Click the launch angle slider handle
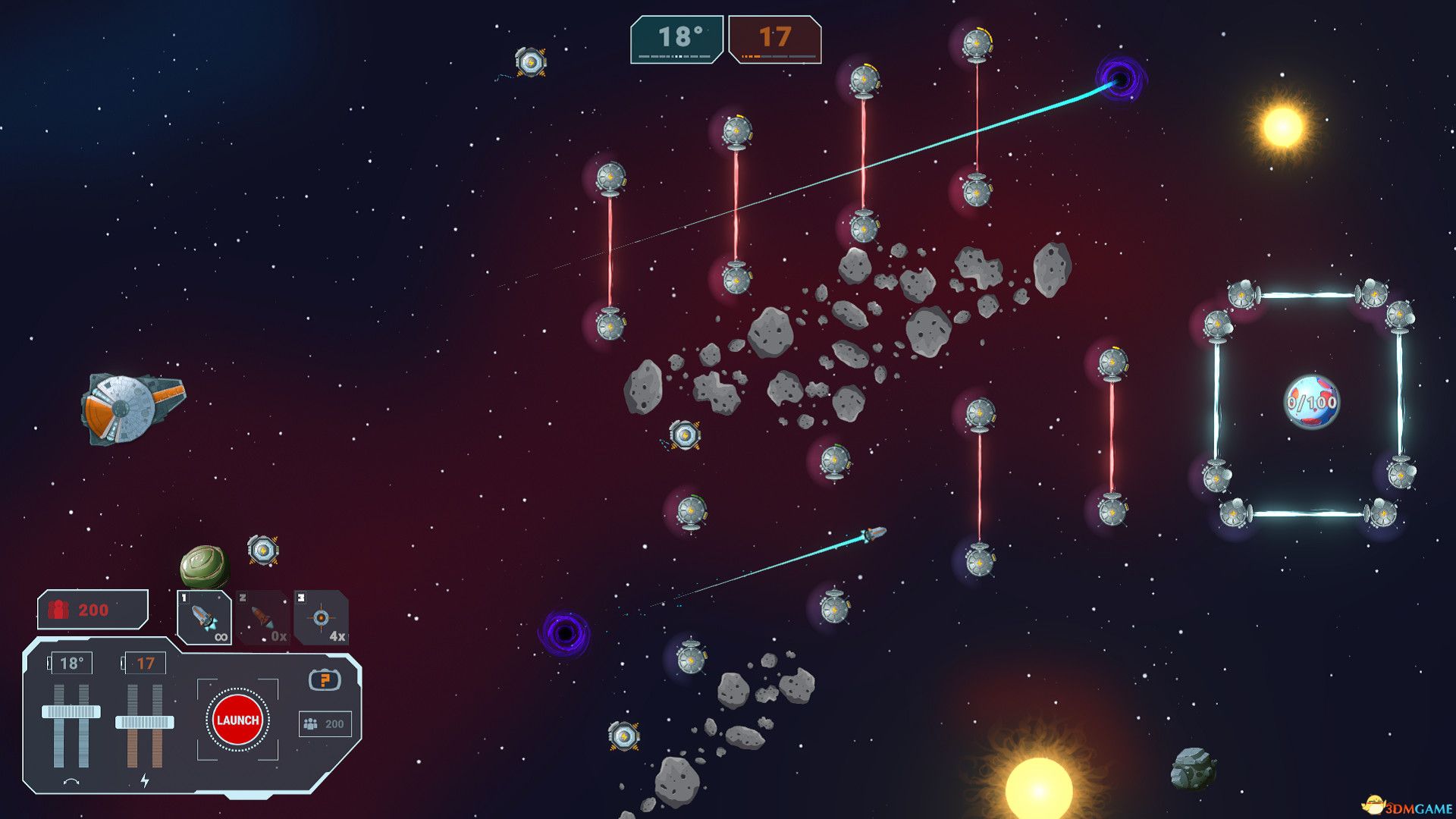This screenshot has height=819, width=1456. (71, 711)
